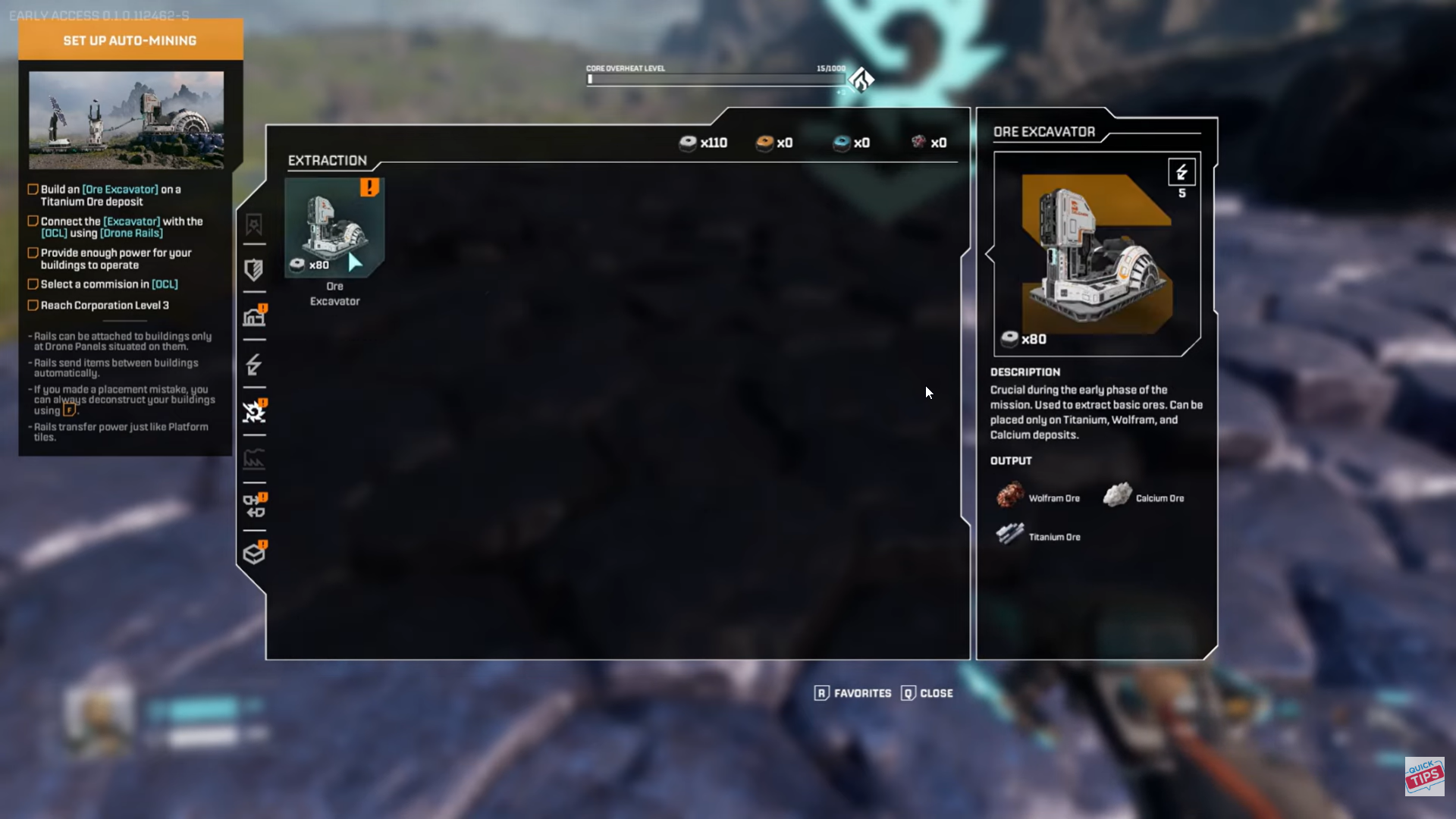
Task: Open the favorites bookmark category
Action: point(254,224)
